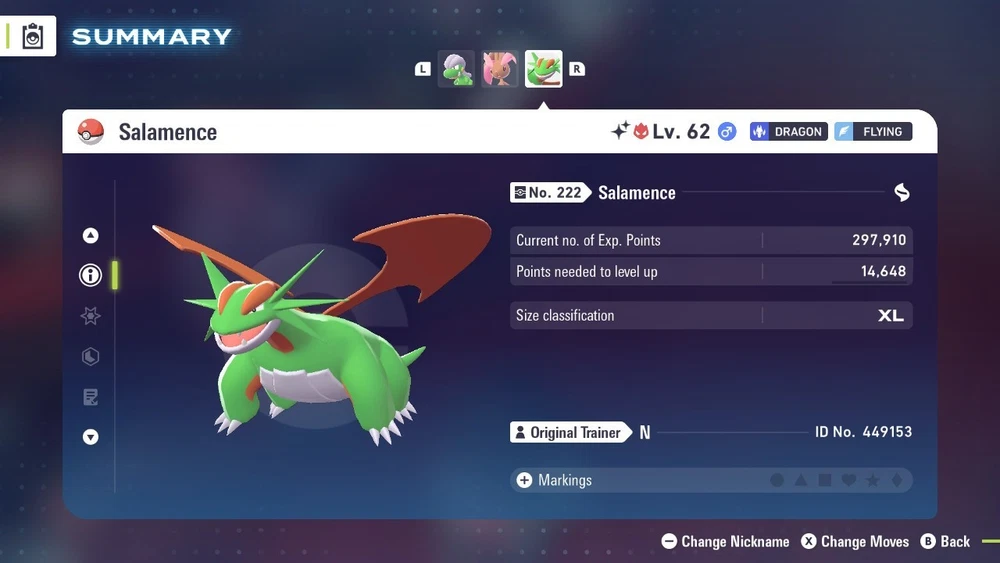The image size is (1000, 563).
Task: Select the Bagon party thumbnail
Action: click(x=457, y=69)
